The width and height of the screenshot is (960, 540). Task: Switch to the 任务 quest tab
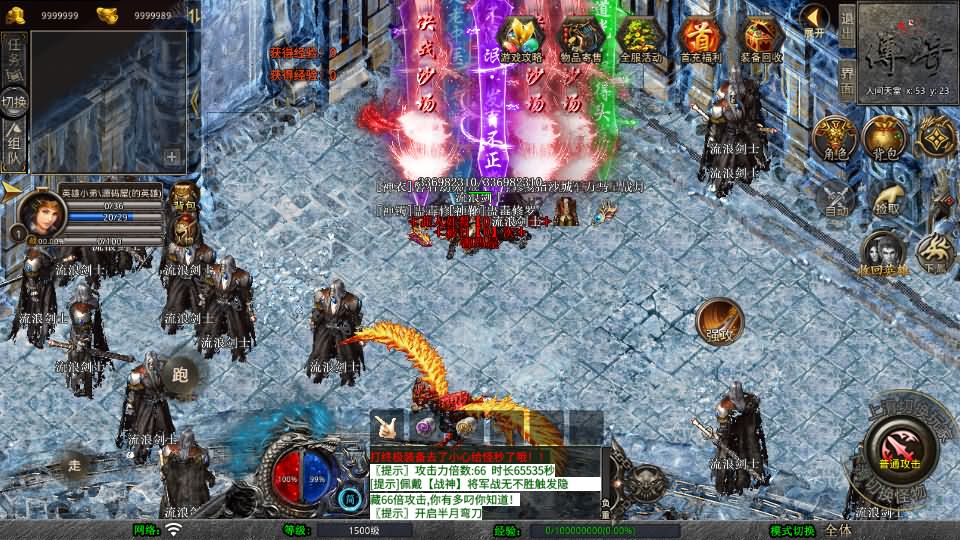[15, 54]
